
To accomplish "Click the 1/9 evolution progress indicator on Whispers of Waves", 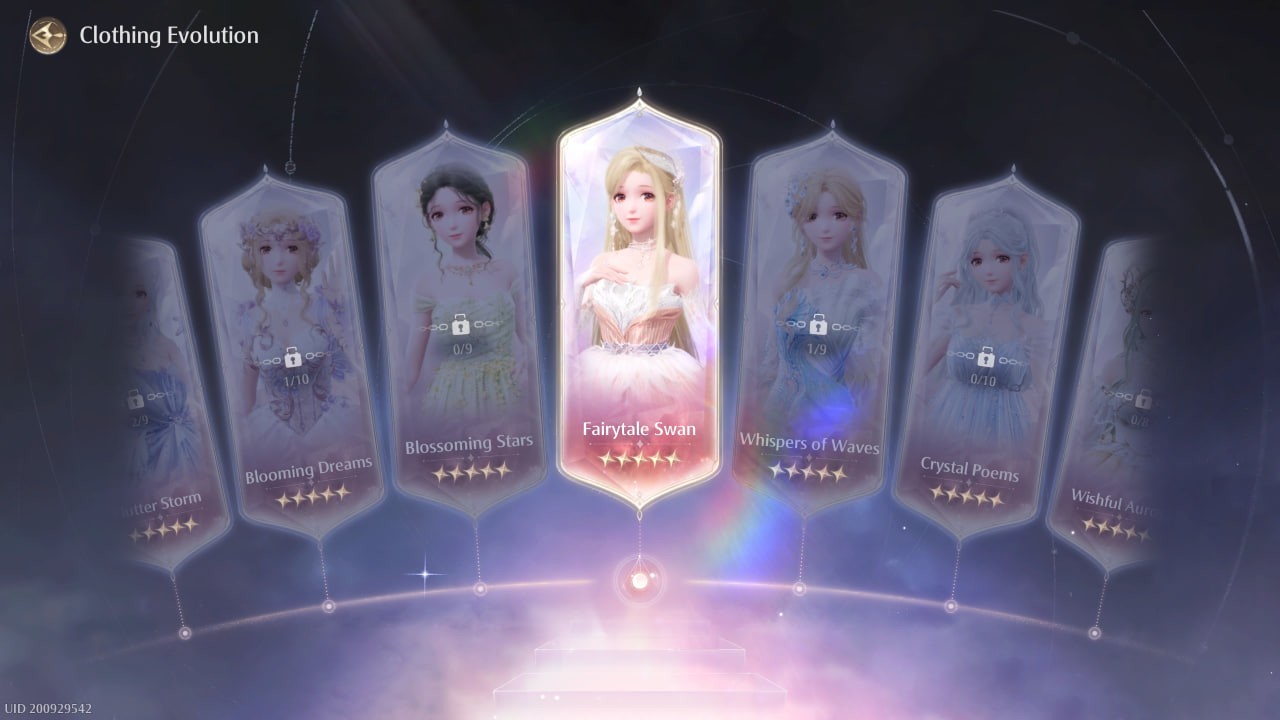I will coord(818,349).
